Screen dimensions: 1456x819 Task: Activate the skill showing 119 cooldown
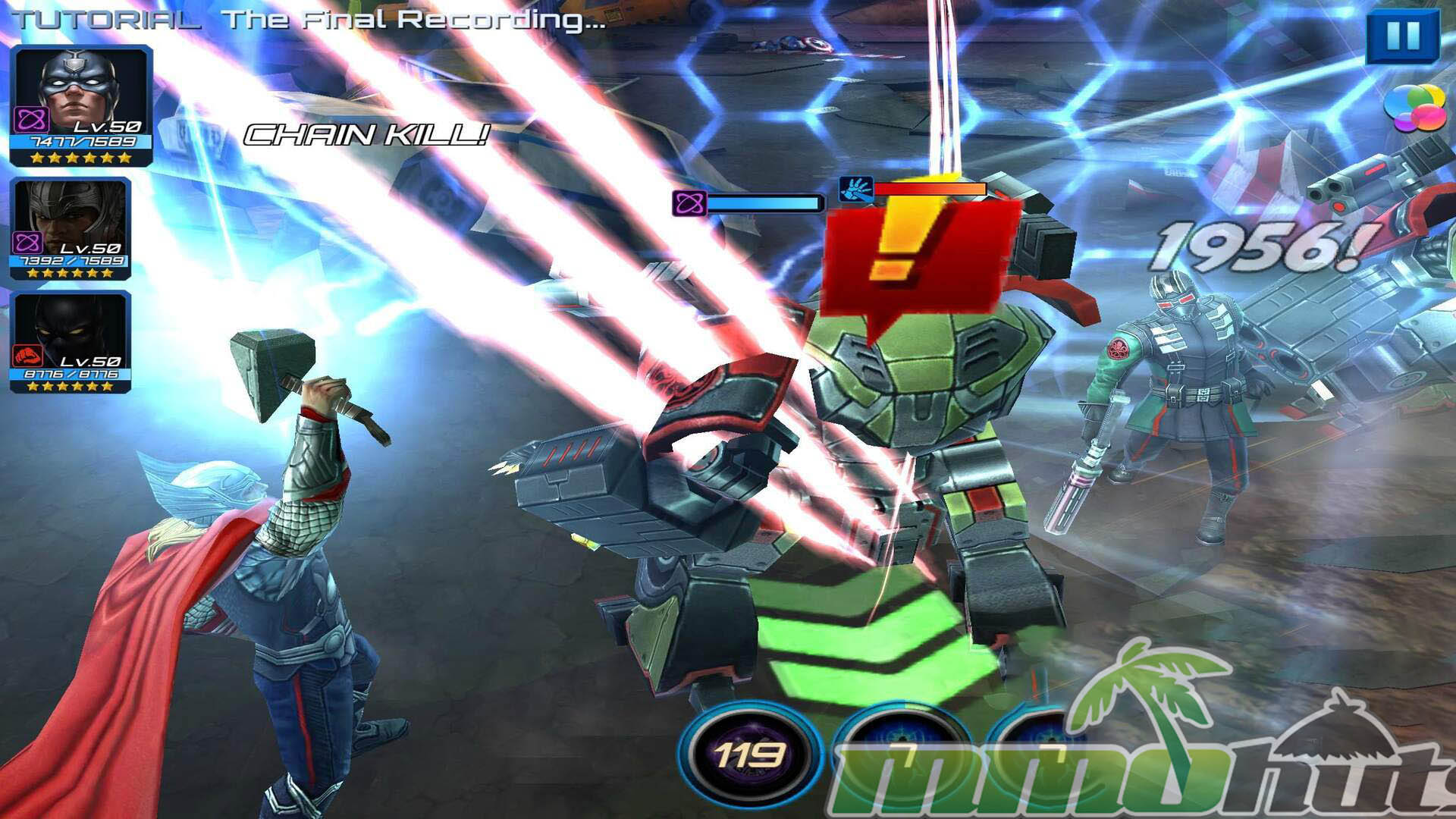pos(749,754)
